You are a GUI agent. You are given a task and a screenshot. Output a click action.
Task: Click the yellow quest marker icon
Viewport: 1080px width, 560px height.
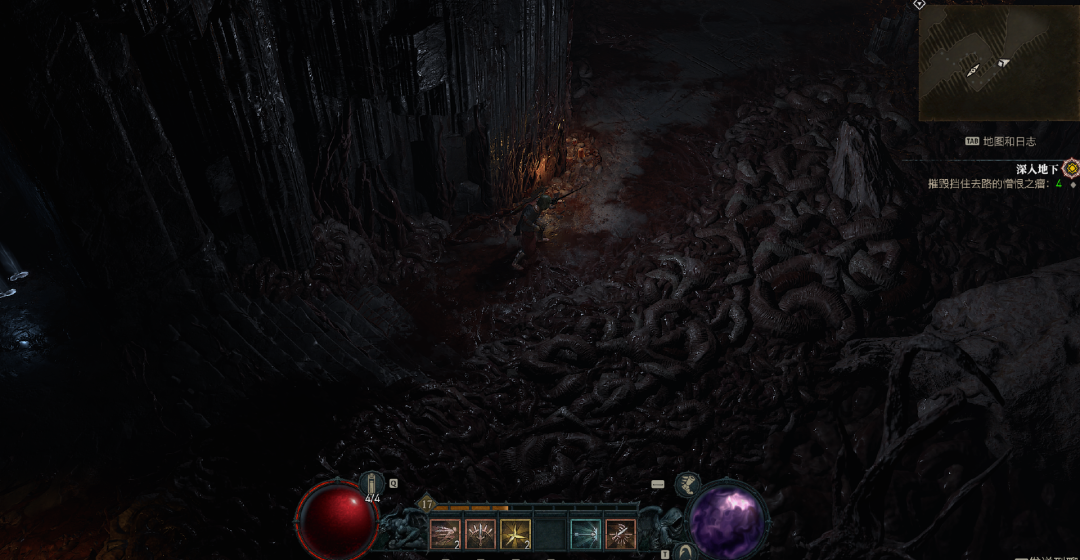point(1071,168)
